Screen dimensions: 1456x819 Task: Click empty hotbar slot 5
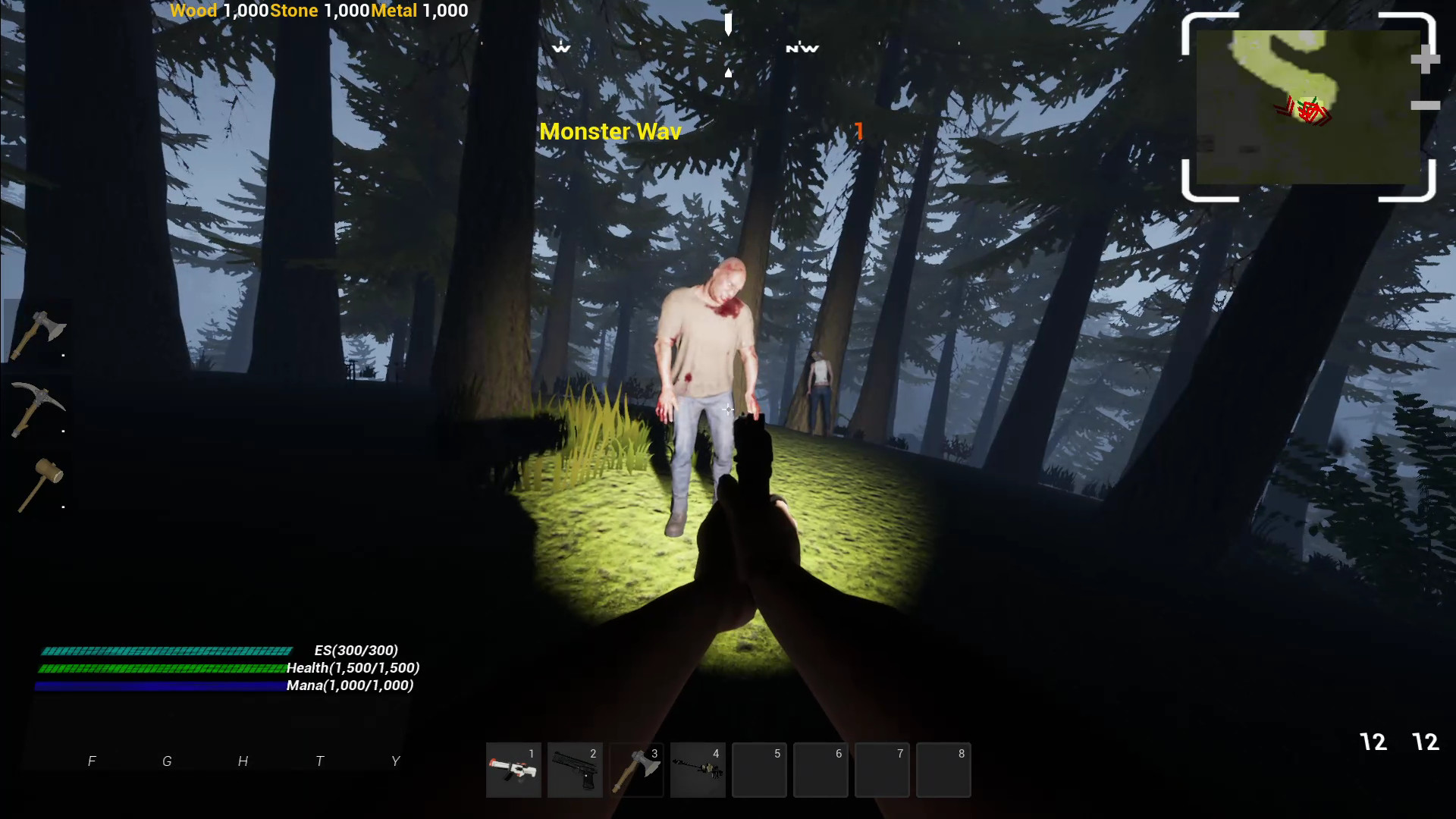[759, 770]
